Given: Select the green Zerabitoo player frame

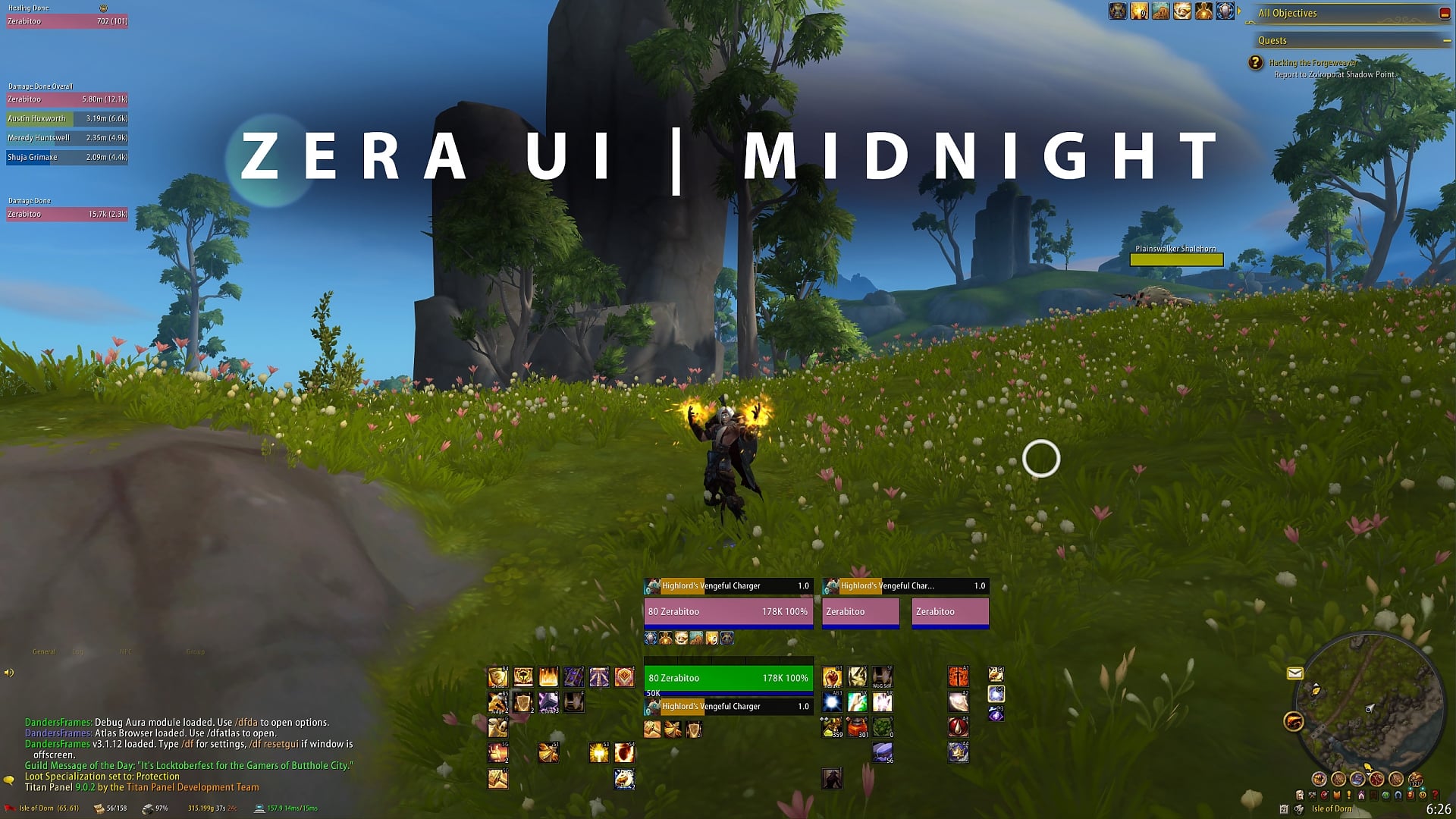Looking at the screenshot, I should click(728, 678).
